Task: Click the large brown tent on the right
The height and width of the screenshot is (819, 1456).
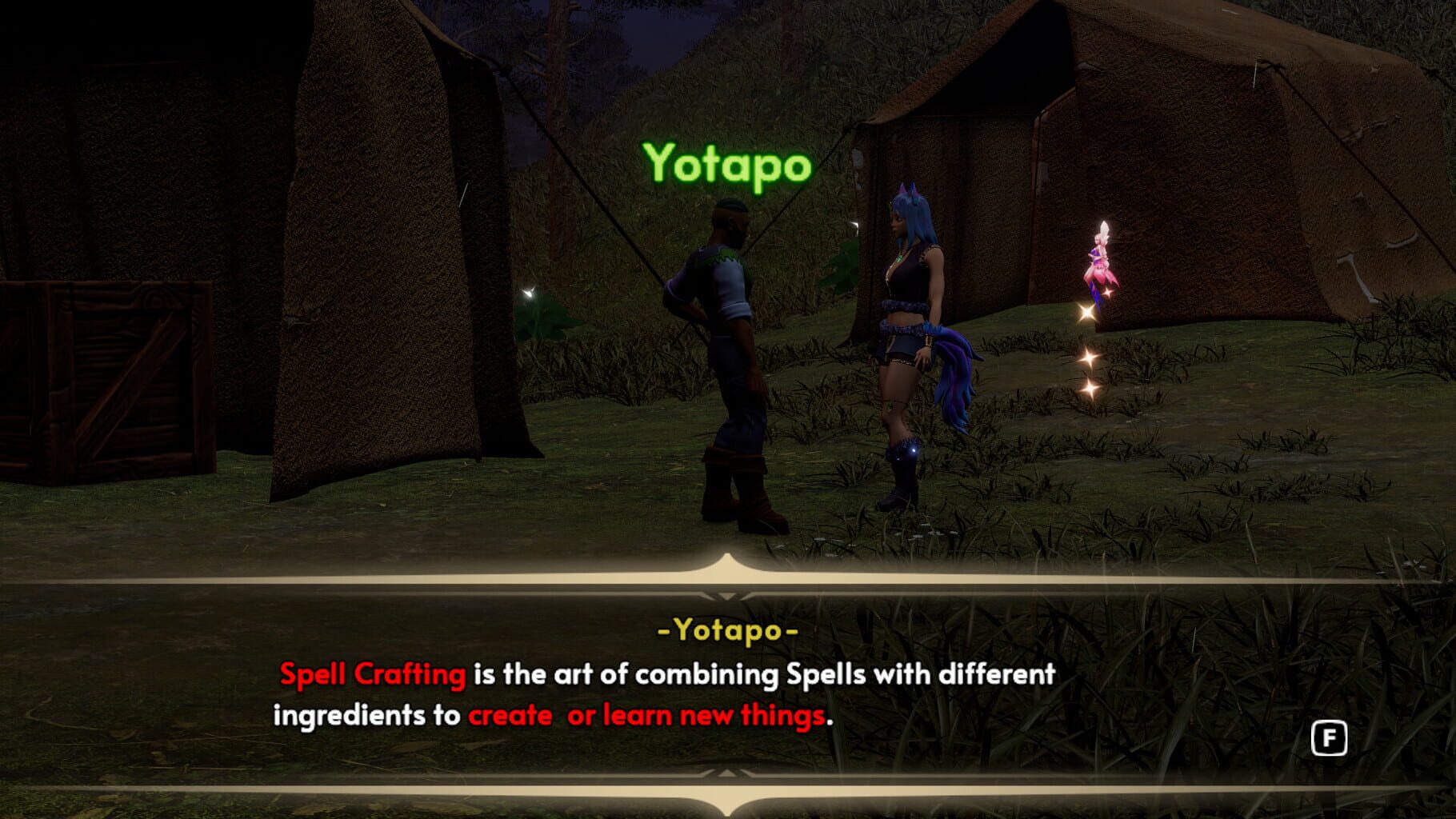Action: point(1240,200)
